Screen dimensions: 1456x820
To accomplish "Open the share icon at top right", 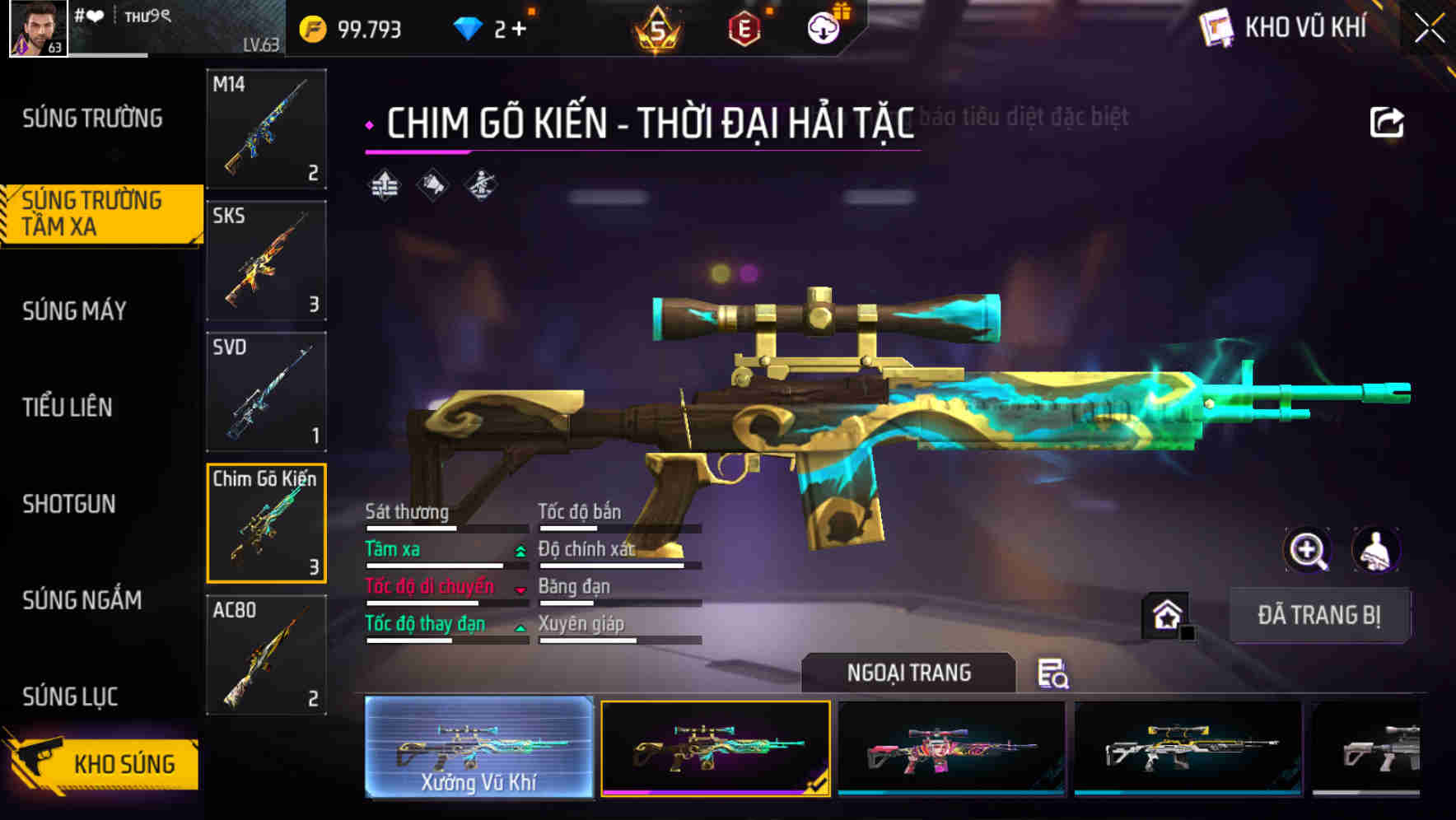I will click(1387, 121).
